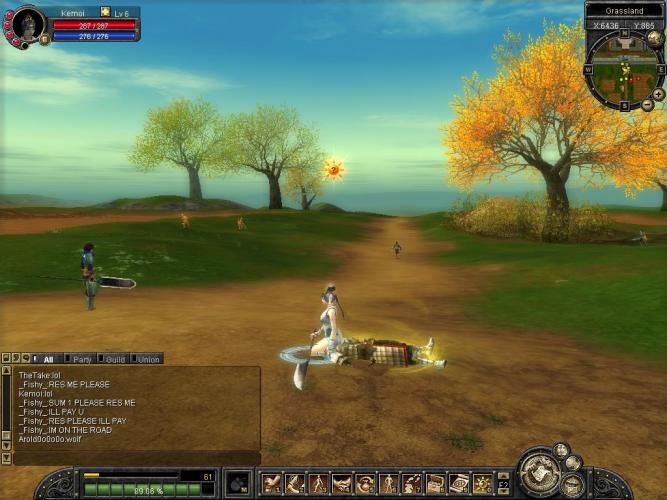Open the world map globe button
The width and height of the screenshot is (667, 500).
[654, 38]
